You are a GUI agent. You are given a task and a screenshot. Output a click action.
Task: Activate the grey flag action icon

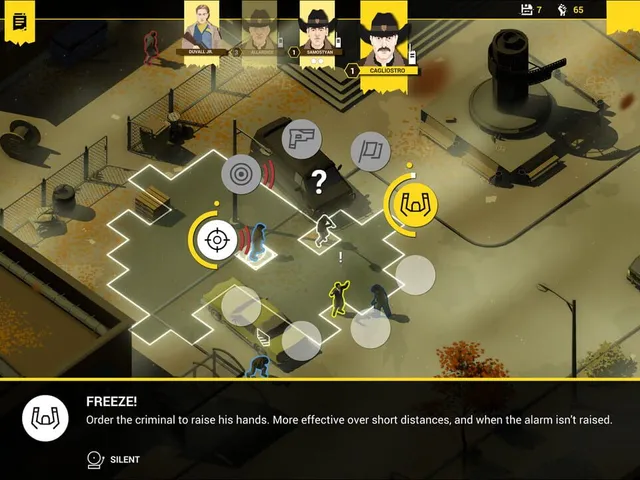point(370,151)
